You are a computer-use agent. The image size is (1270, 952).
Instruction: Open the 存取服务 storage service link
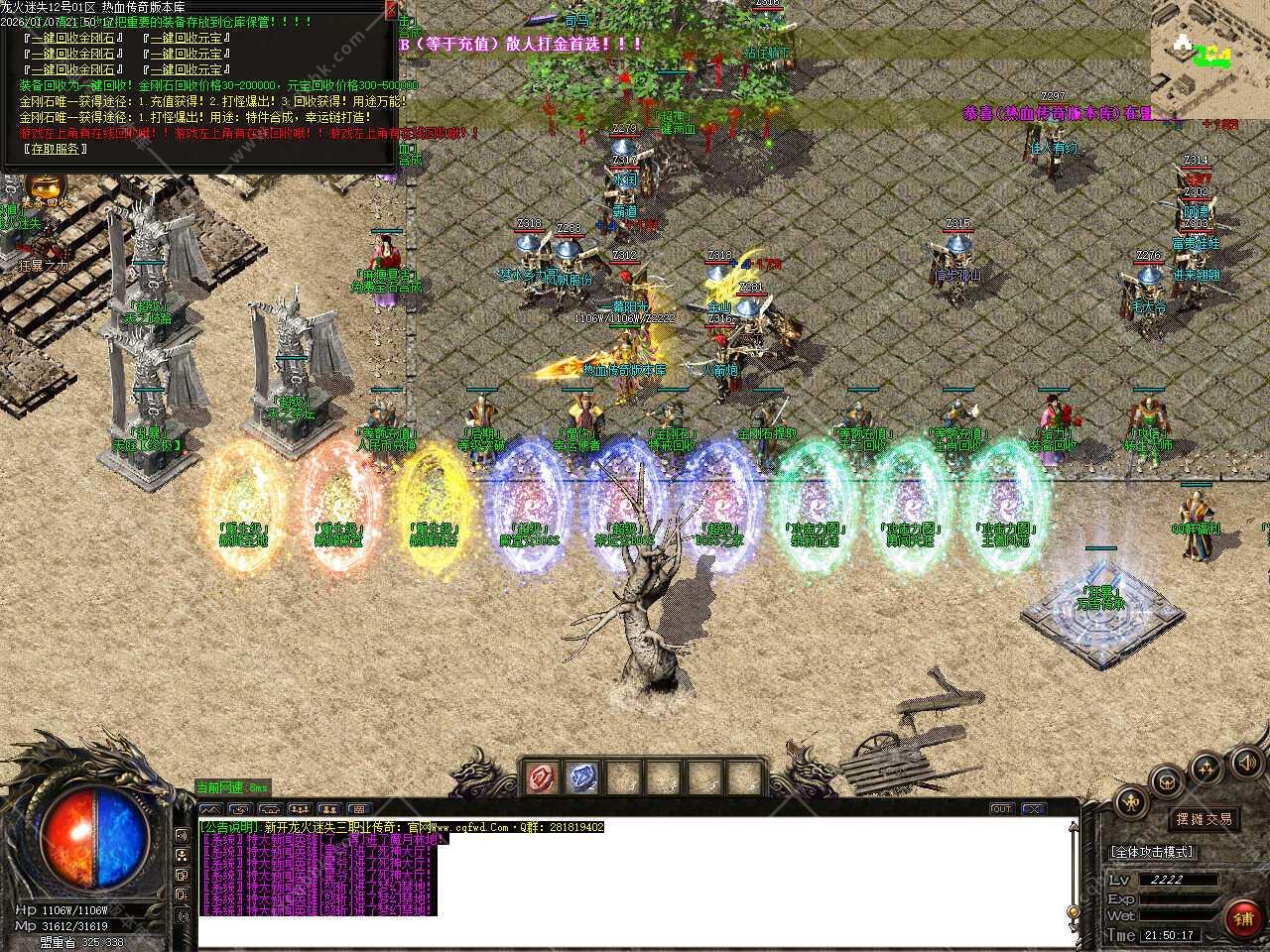(x=55, y=149)
